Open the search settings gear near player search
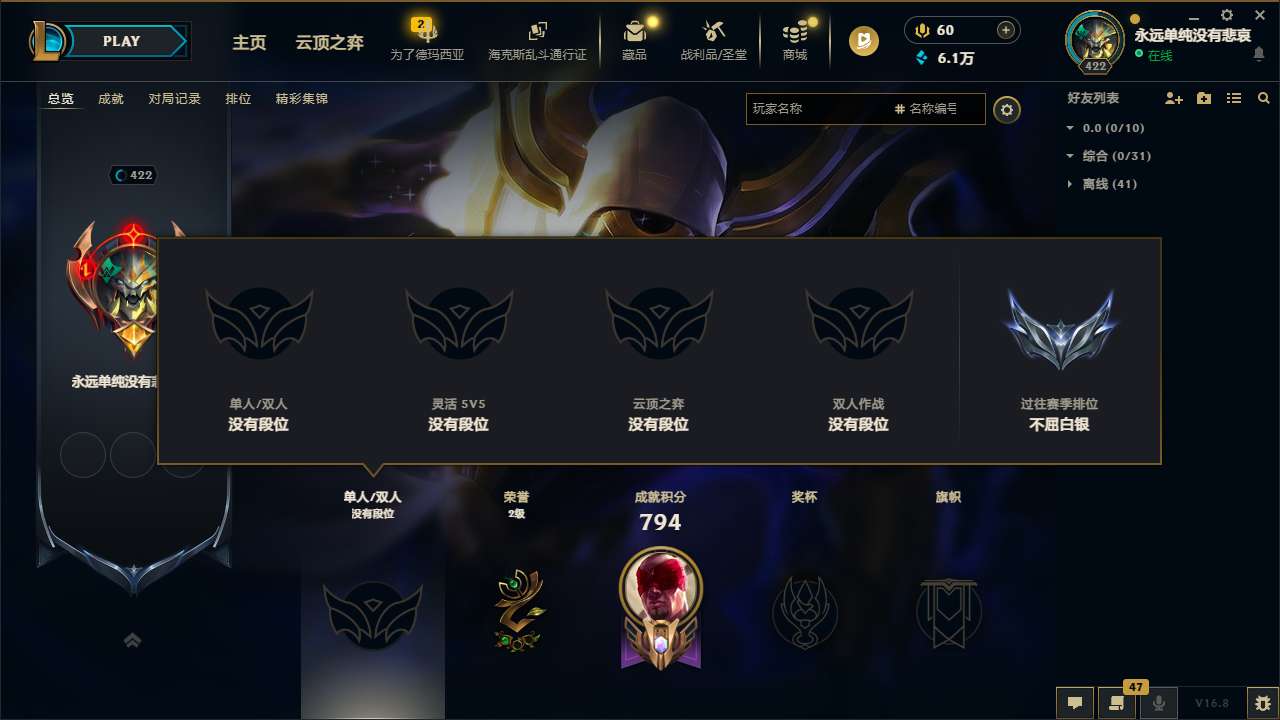Image resolution: width=1280 pixels, height=720 pixels. 1007,109
